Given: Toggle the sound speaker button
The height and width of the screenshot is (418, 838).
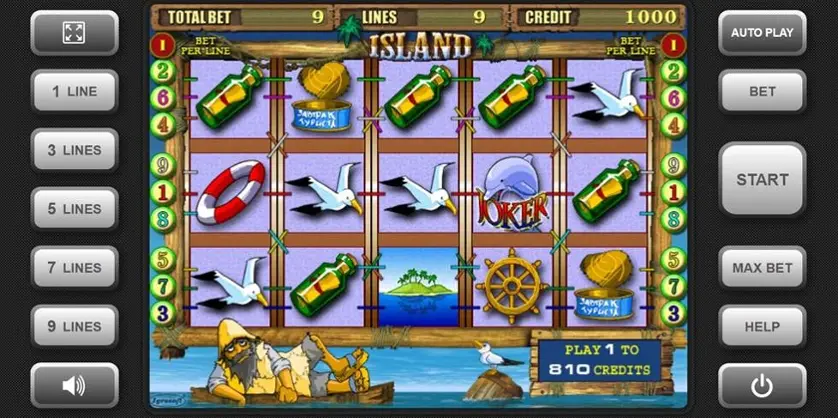Looking at the screenshot, I should [74, 384].
